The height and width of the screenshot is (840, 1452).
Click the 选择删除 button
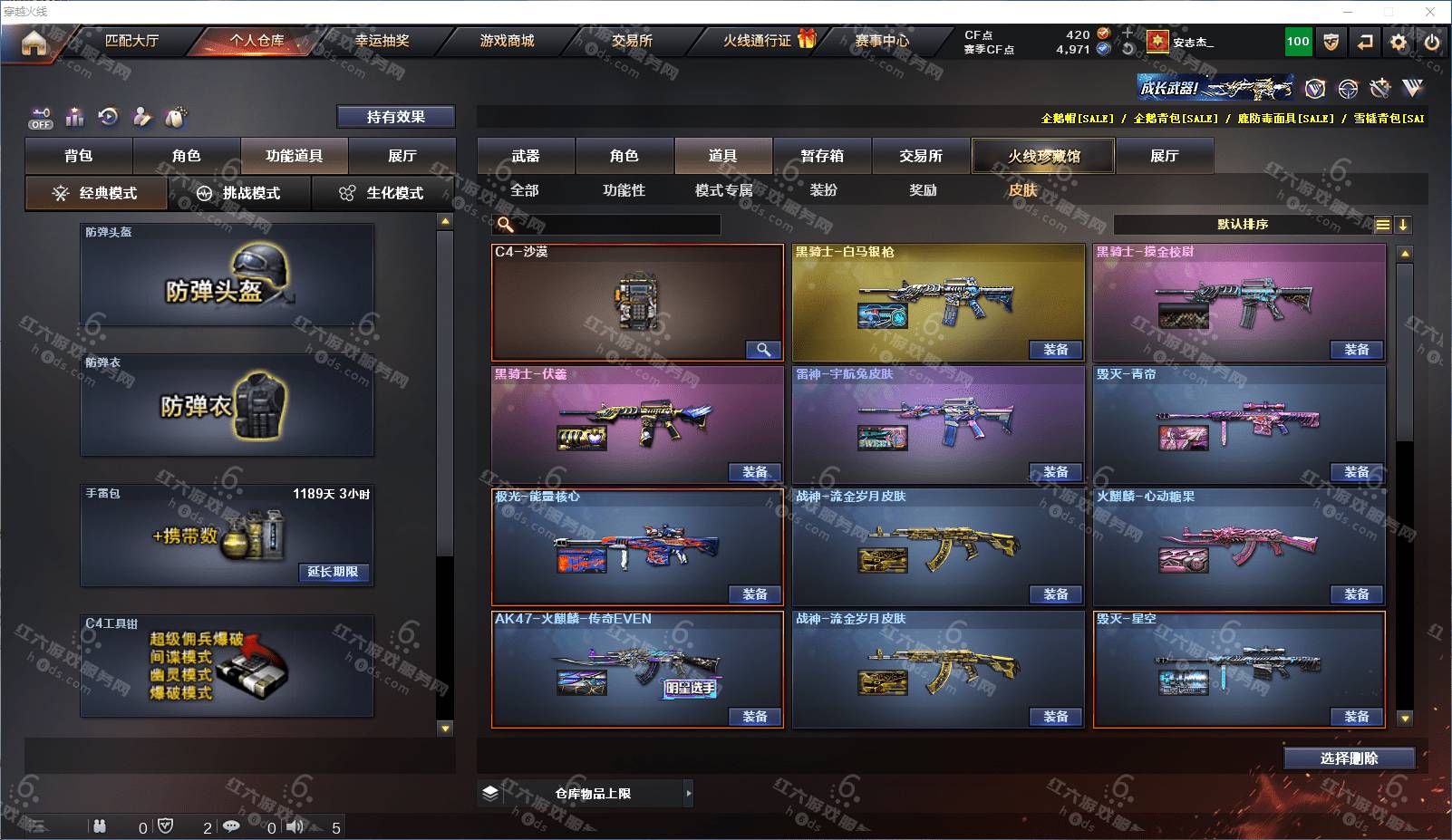[1349, 758]
